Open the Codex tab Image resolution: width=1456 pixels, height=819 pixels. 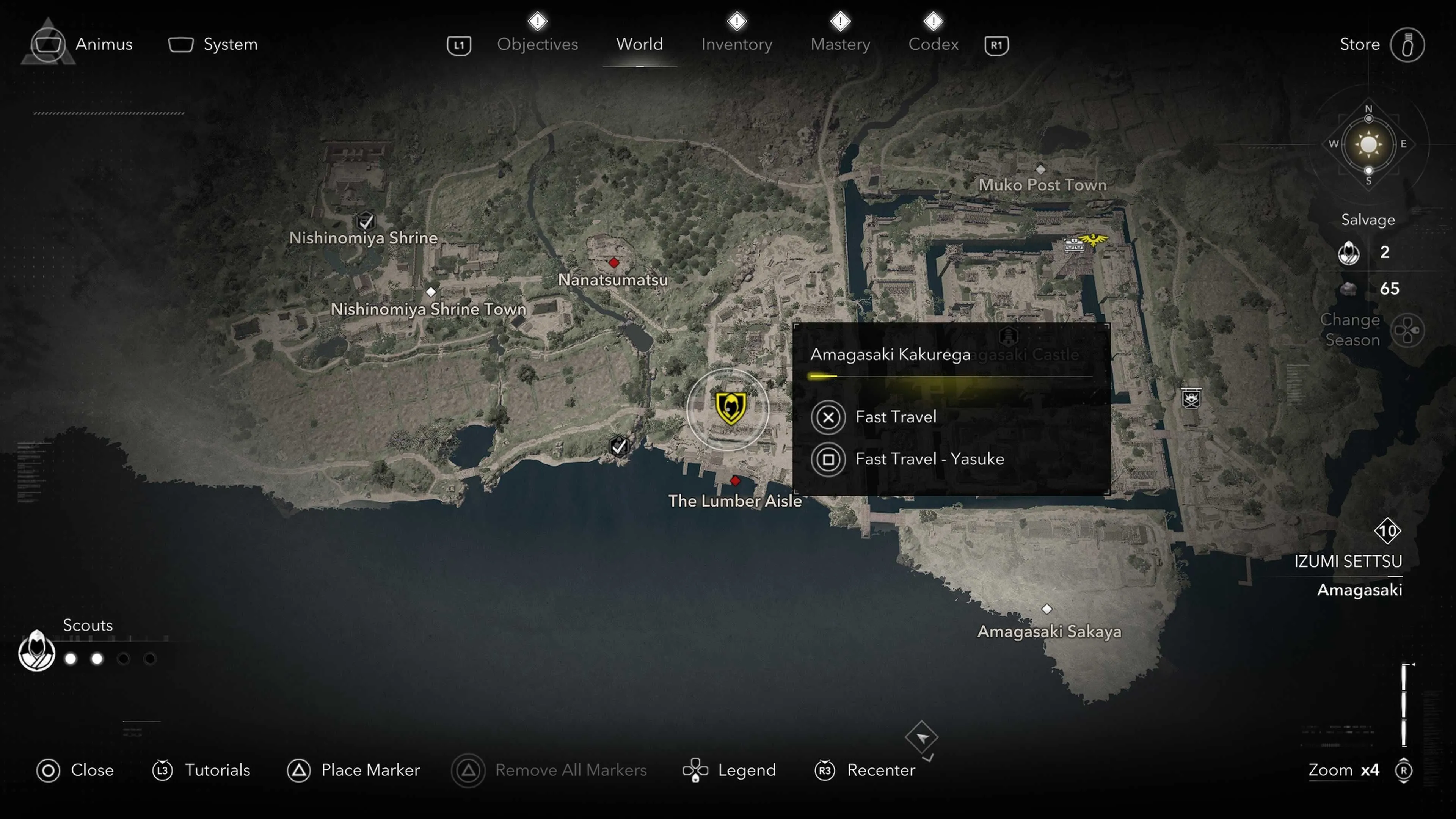tap(933, 44)
